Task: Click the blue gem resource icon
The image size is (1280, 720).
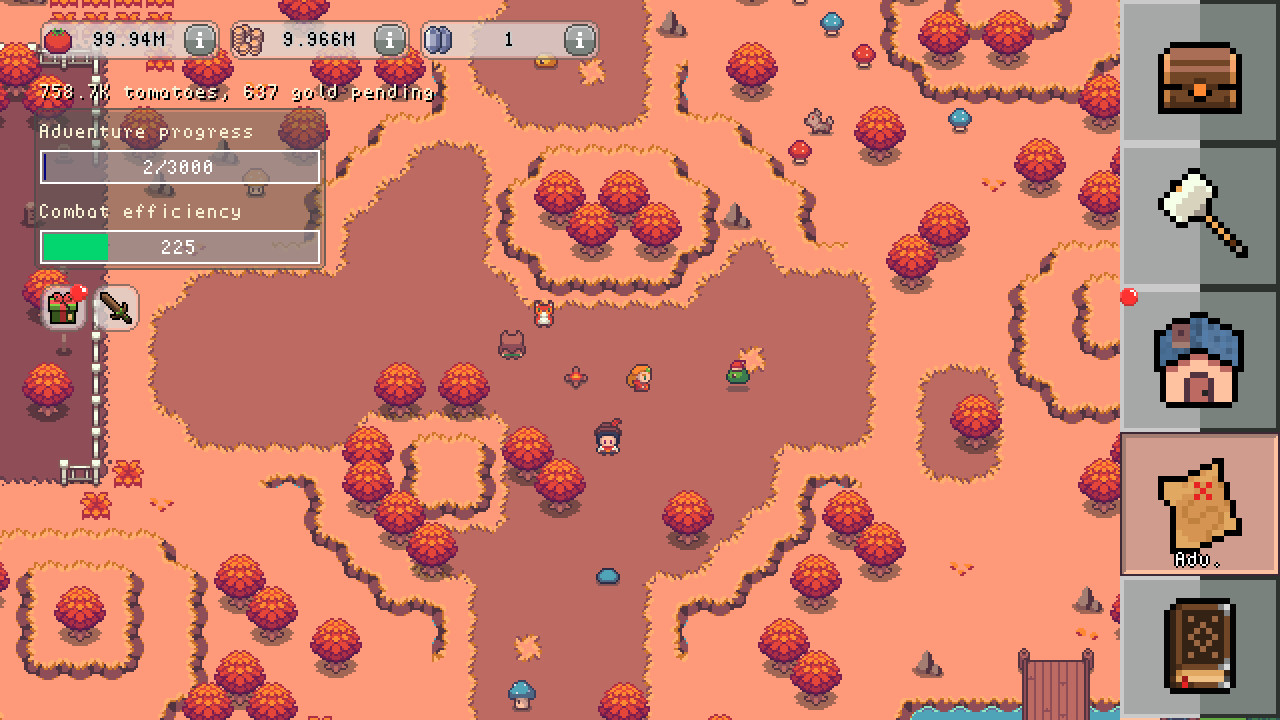Action: coord(437,40)
